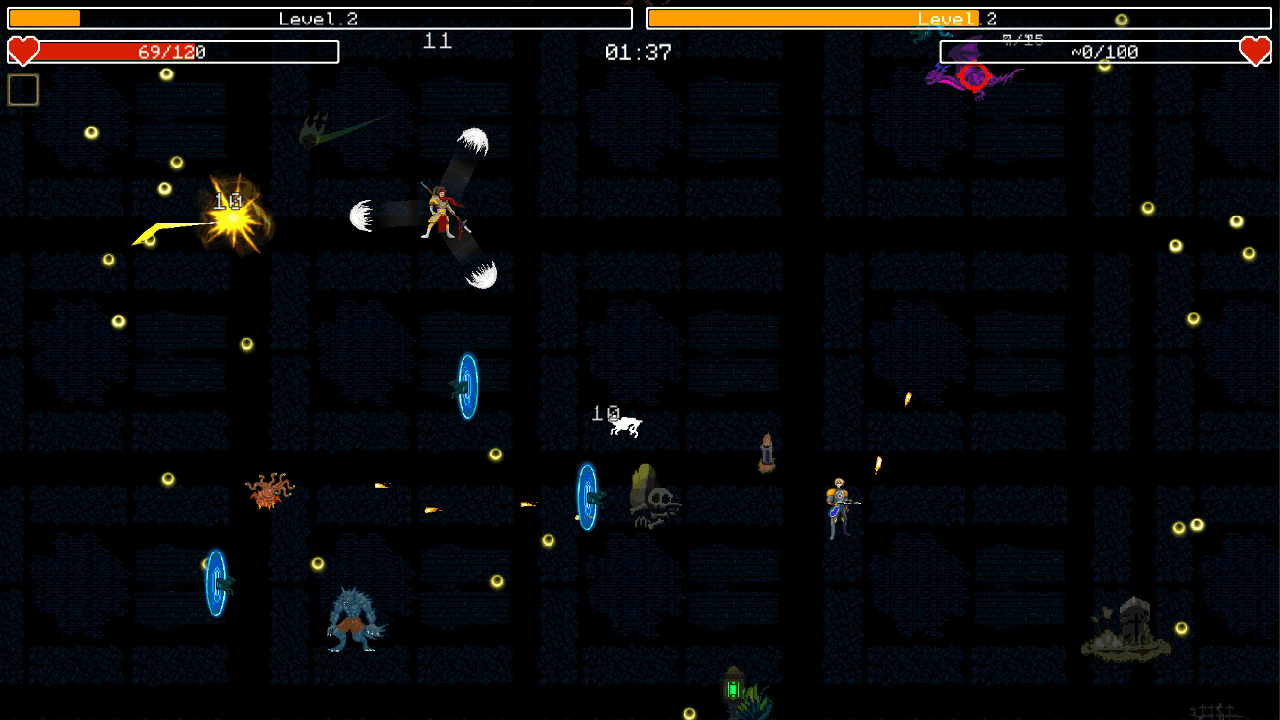Click the red-haired hero with spinning weapon
Image resolution: width=1280 pixels, height=720 pixels.
click(440, 210)
